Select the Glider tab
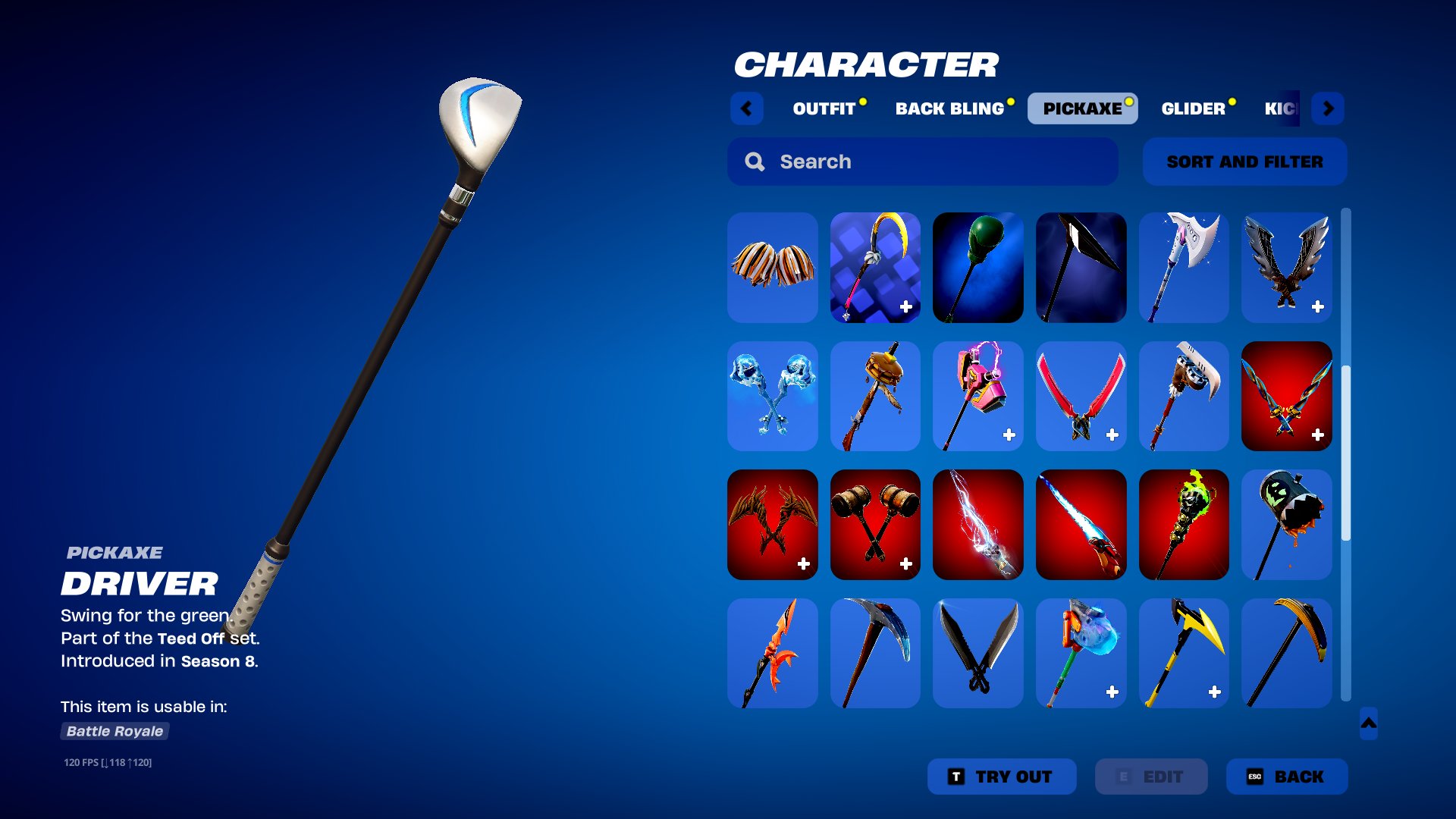The height and width of the screenshot is (819, 1456). [x=1193, y=108]
